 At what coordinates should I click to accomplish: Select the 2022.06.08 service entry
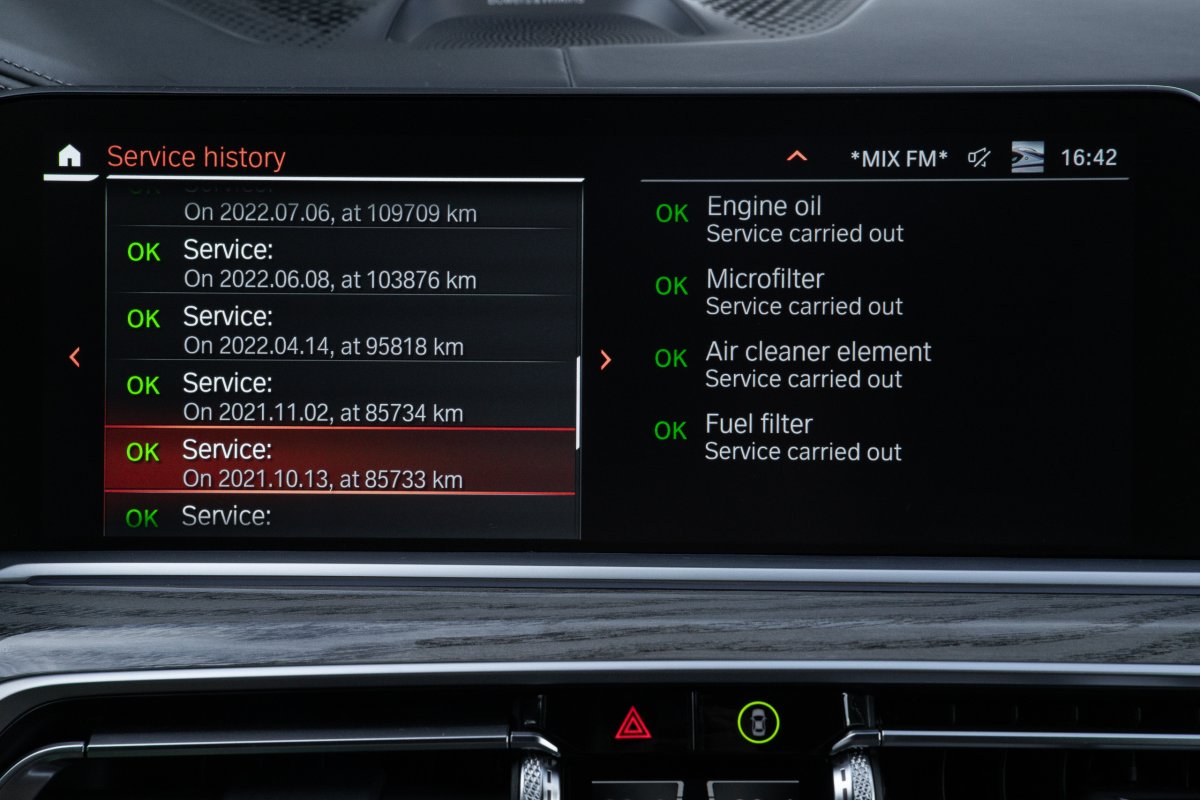point(340,264)
